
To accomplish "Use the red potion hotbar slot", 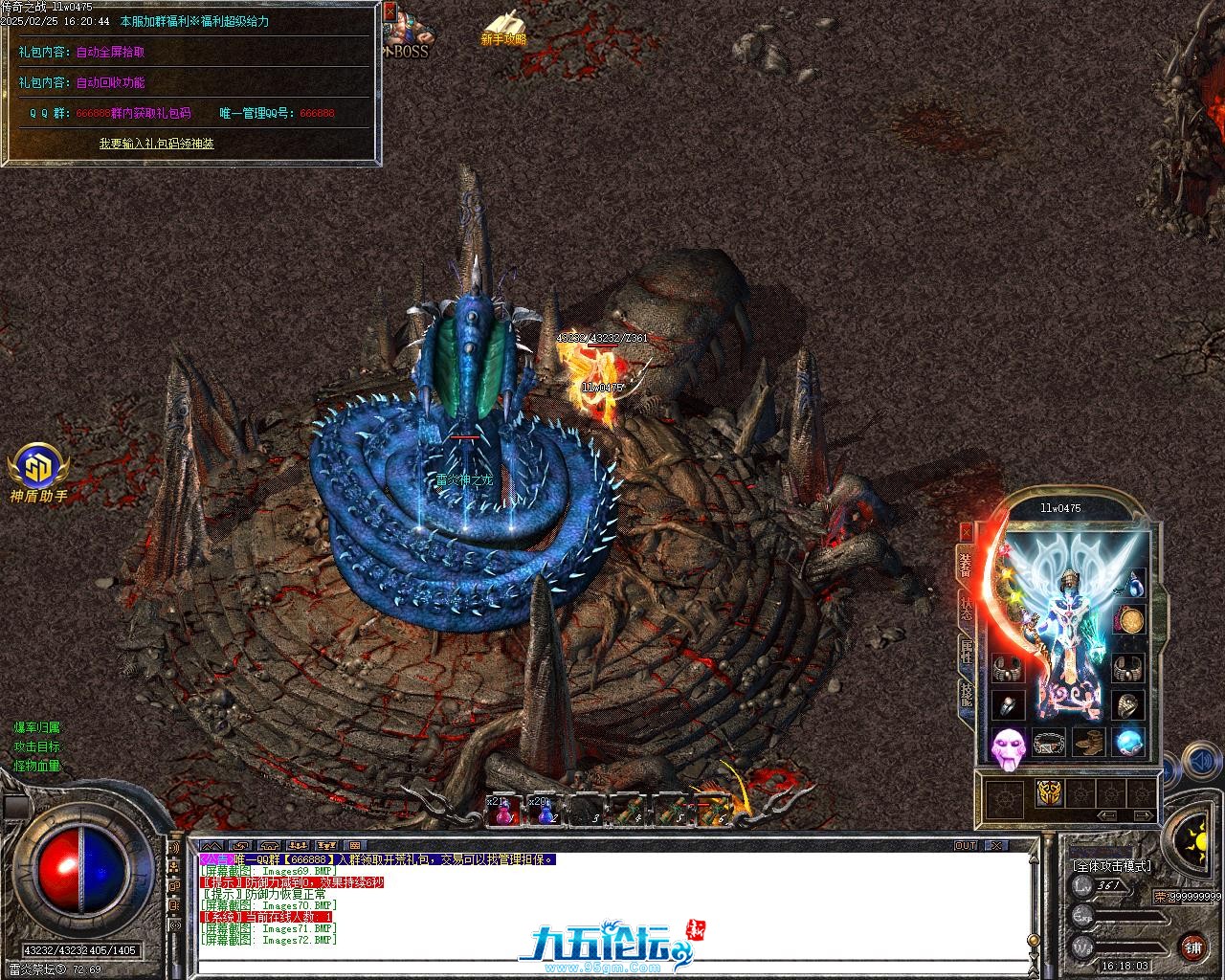I will point(501,812).
